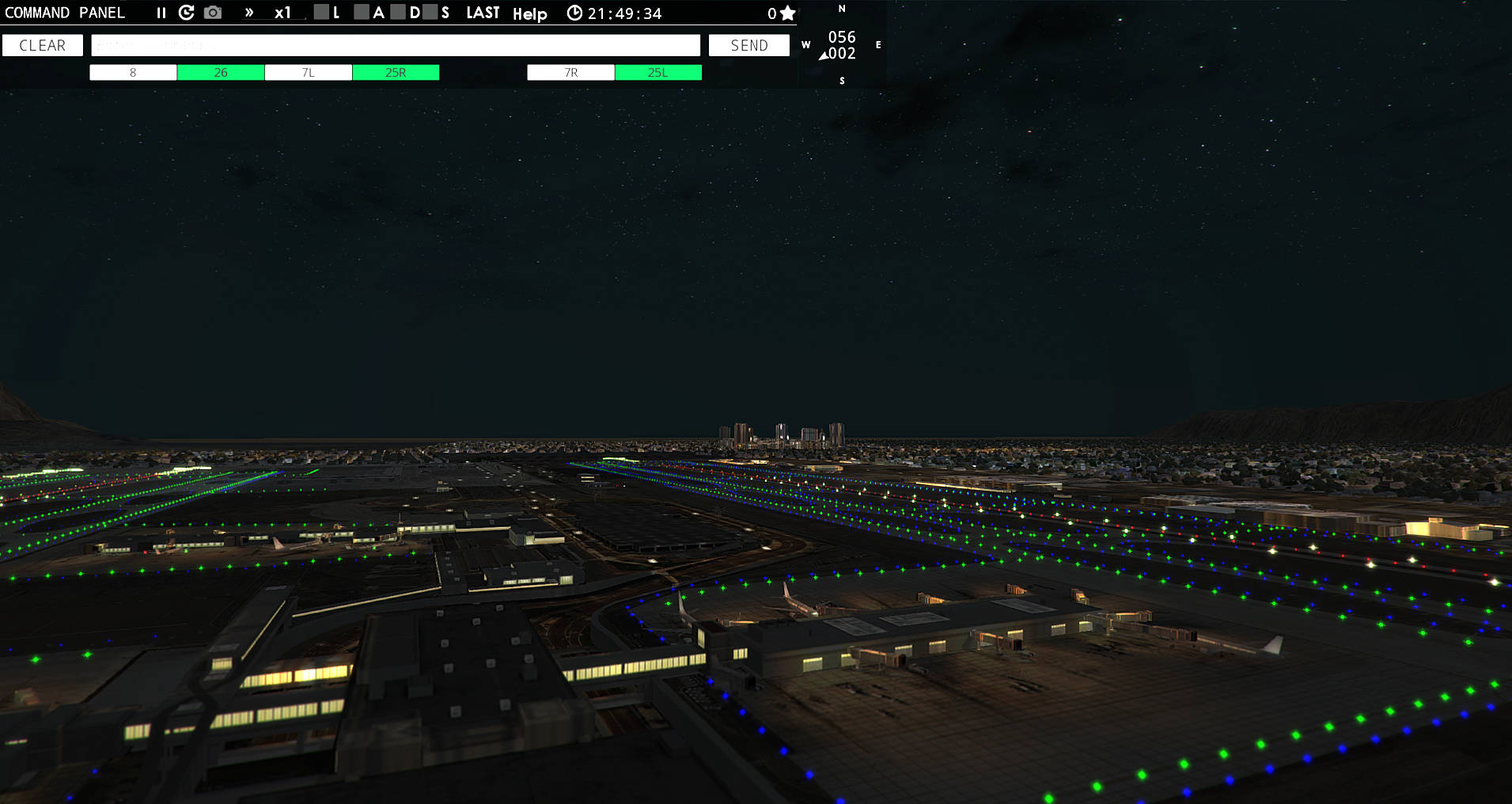Click the CLEAR button
The width and height of the screenshot is (1512, 804).
point(42,45)
